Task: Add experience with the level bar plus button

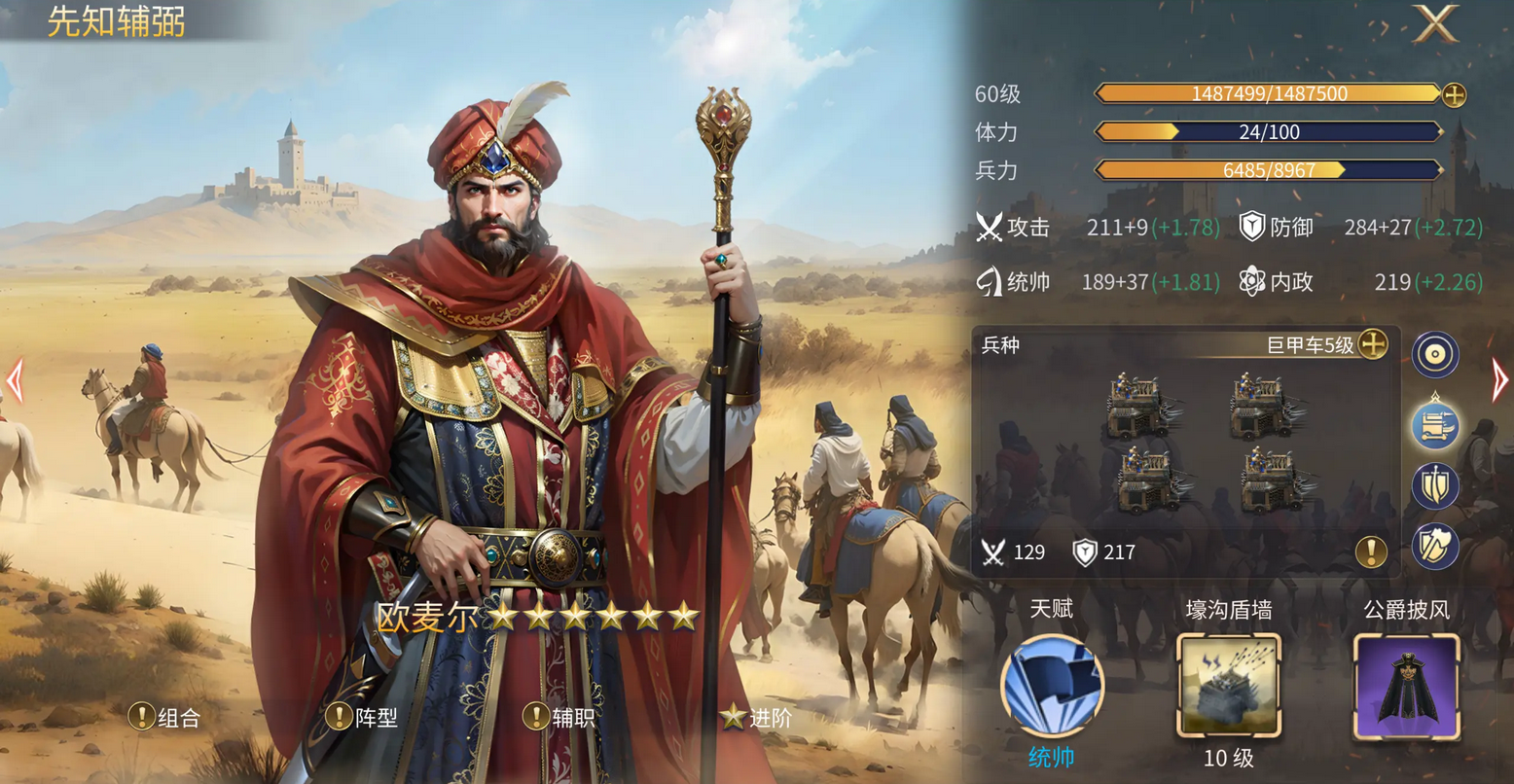Action: pyautogui.click(x=1454, y=94)
